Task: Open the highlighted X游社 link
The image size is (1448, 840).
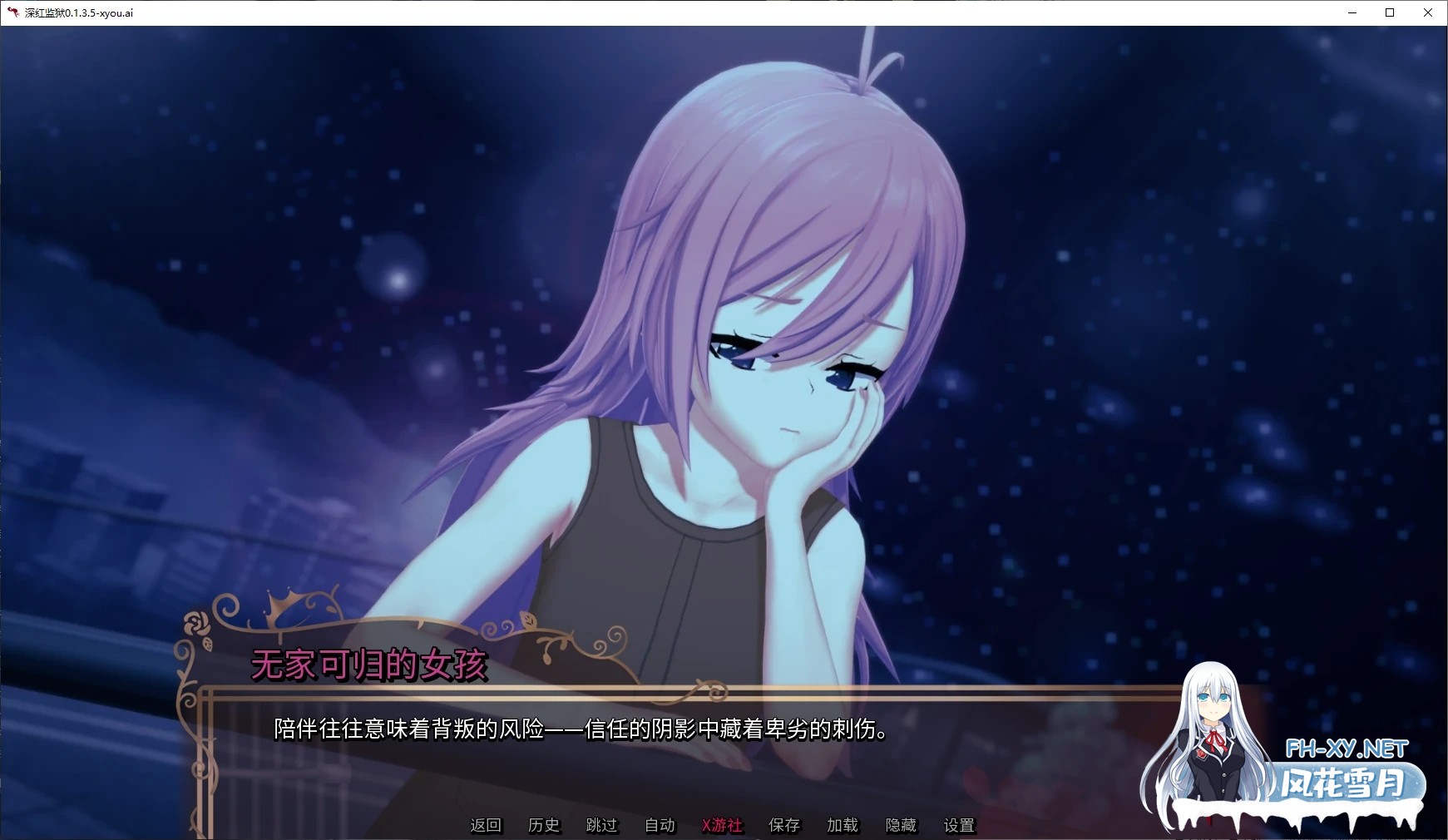Action: 721,825
